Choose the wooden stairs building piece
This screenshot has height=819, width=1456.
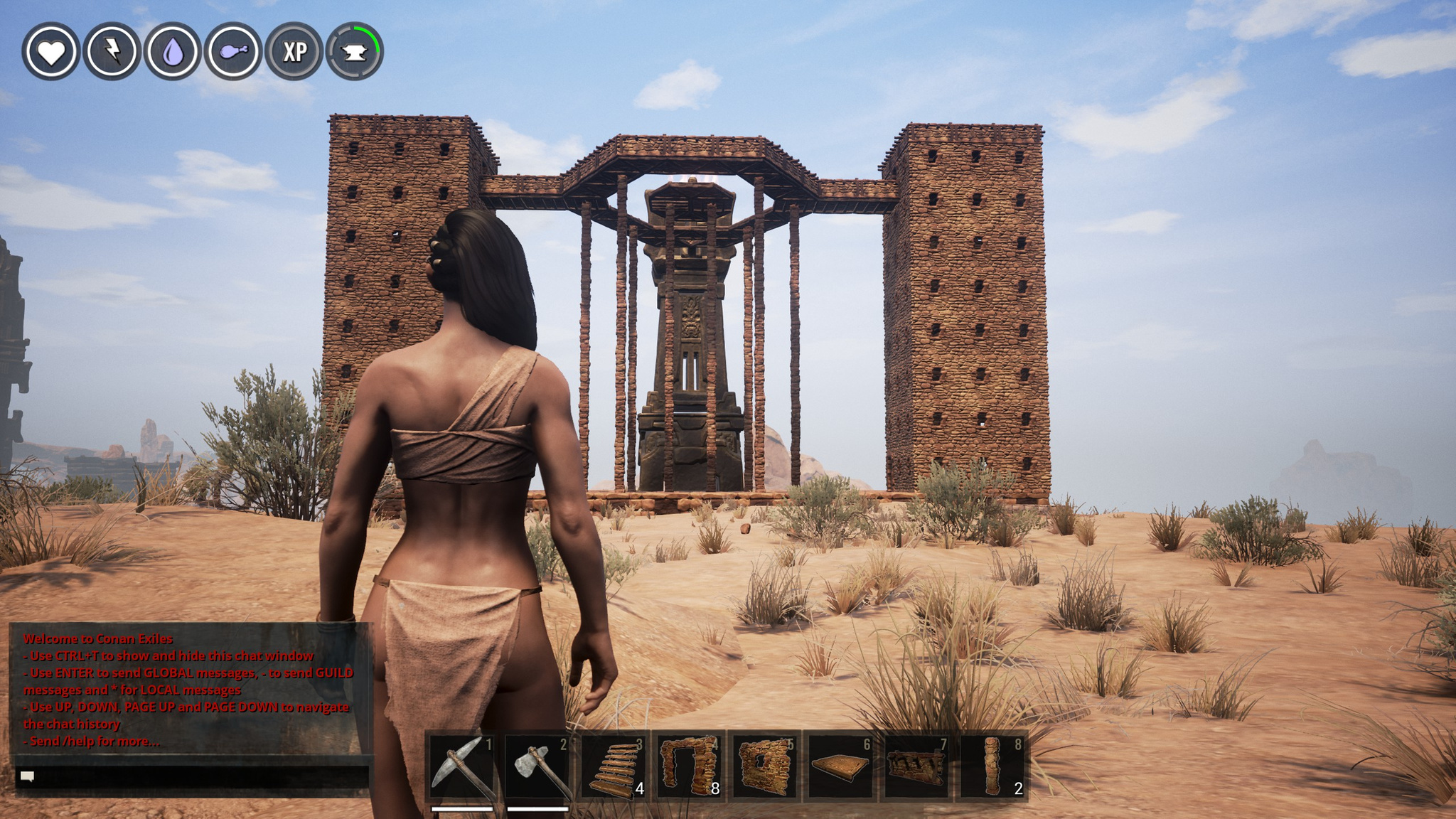pyautogui.click(x=614, y=766)
